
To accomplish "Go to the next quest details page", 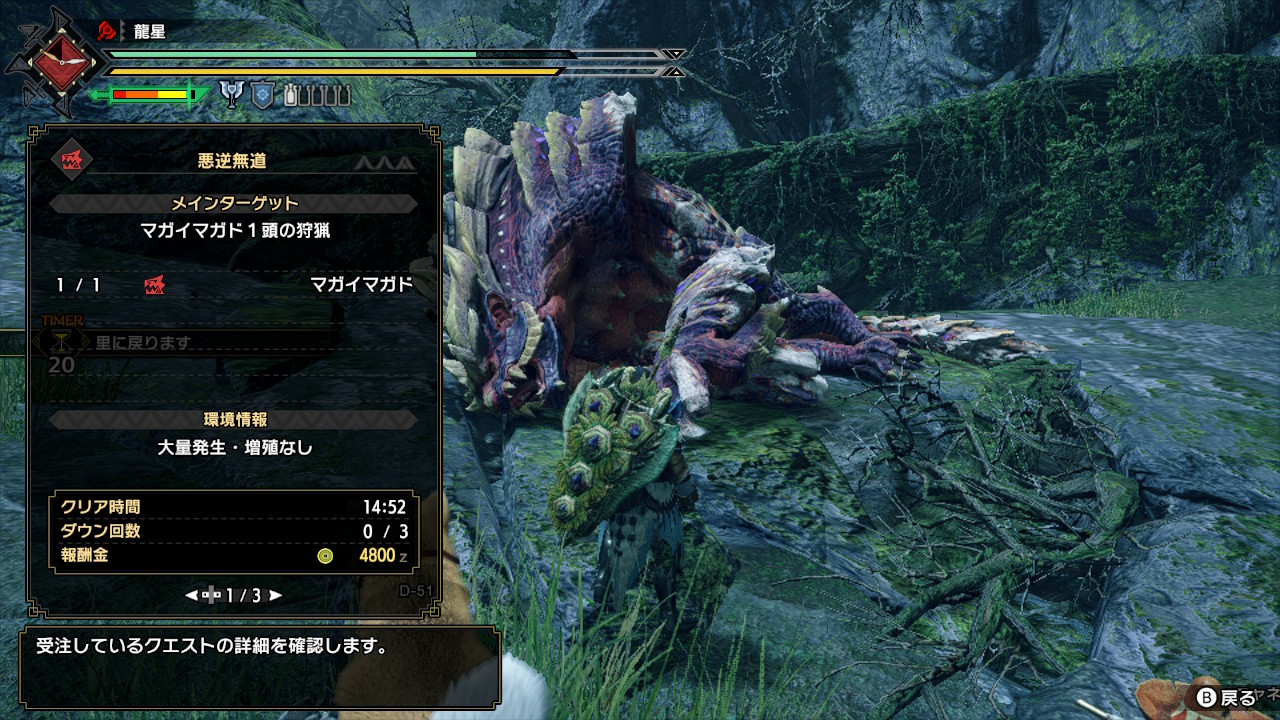I will tap(276, 595).
